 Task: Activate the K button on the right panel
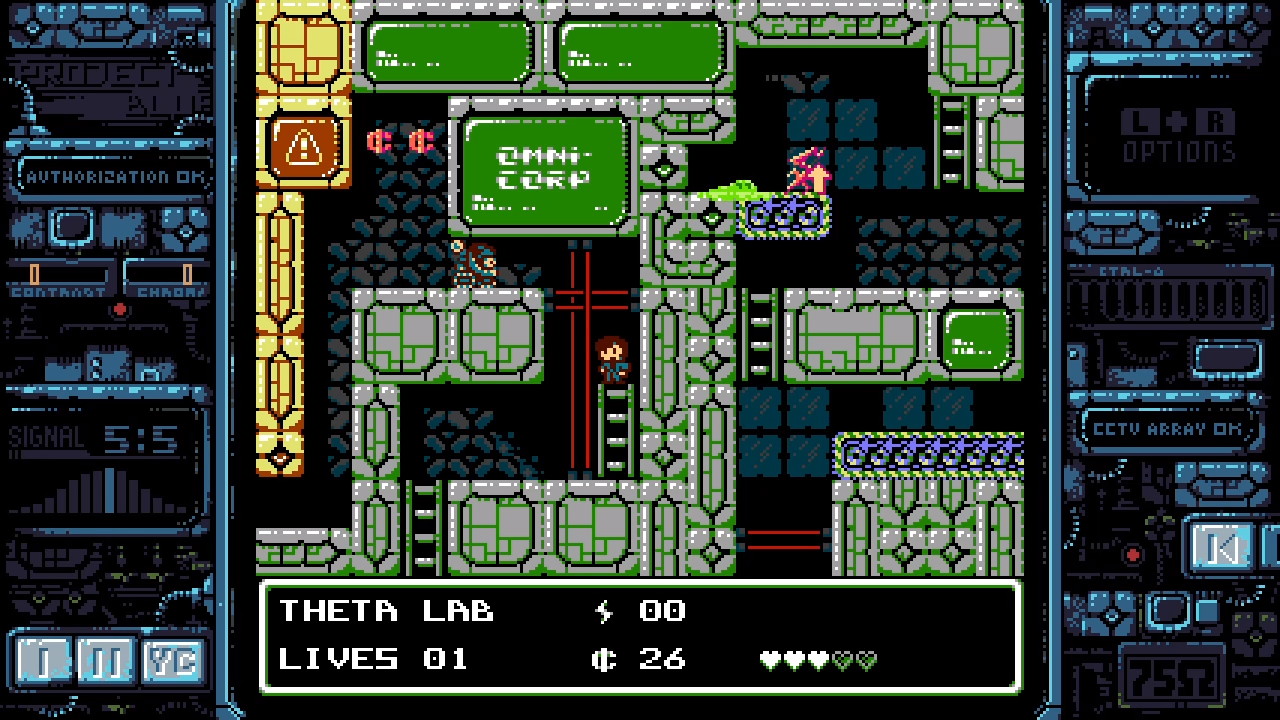[x=1220, y=546]
